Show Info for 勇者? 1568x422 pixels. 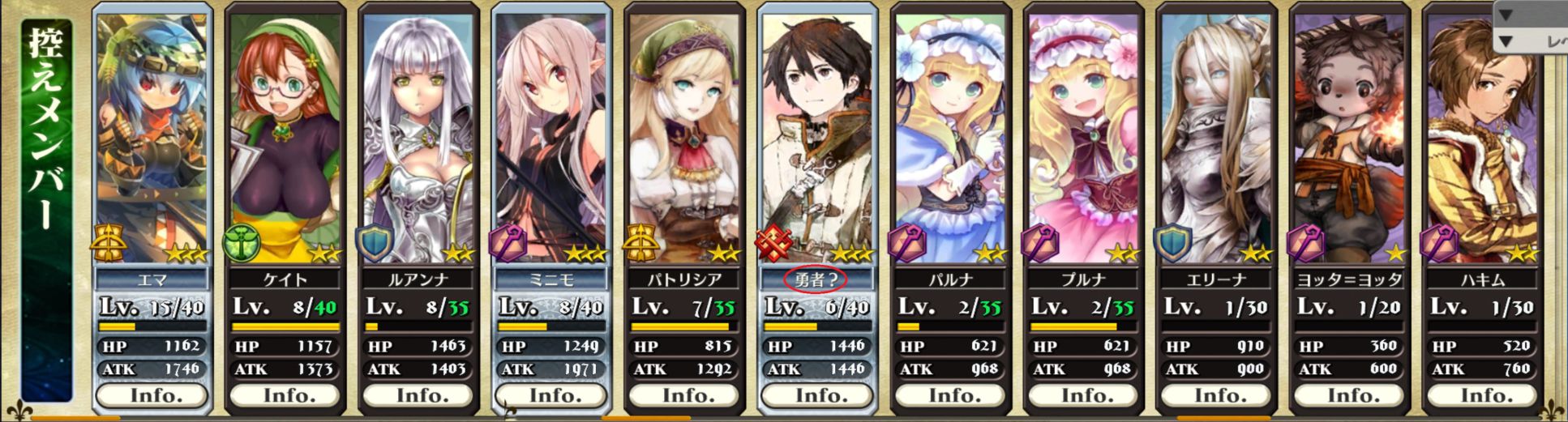pyautogui.click(x=817, y=395)
